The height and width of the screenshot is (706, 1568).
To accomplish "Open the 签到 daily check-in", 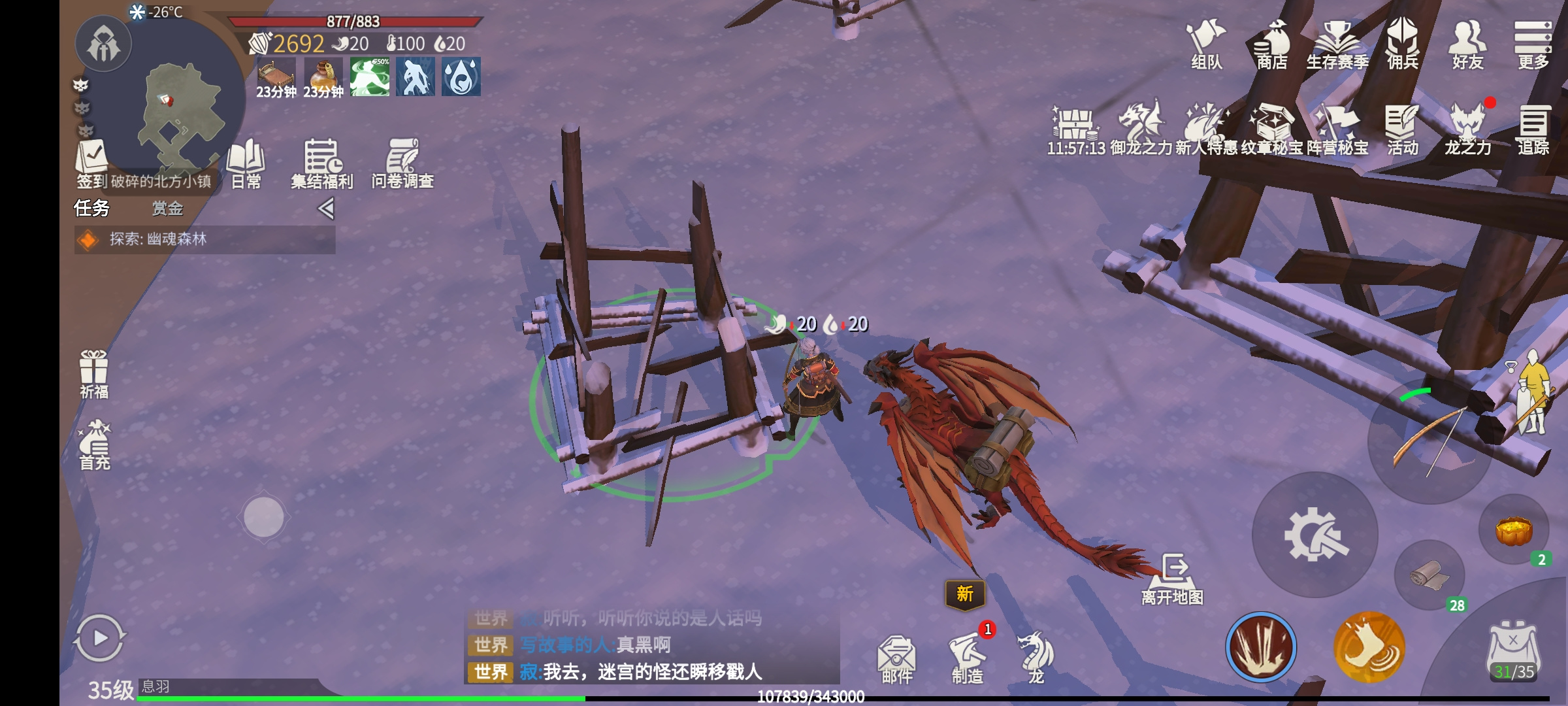I will pyautogui.click(x=91, y=163).
